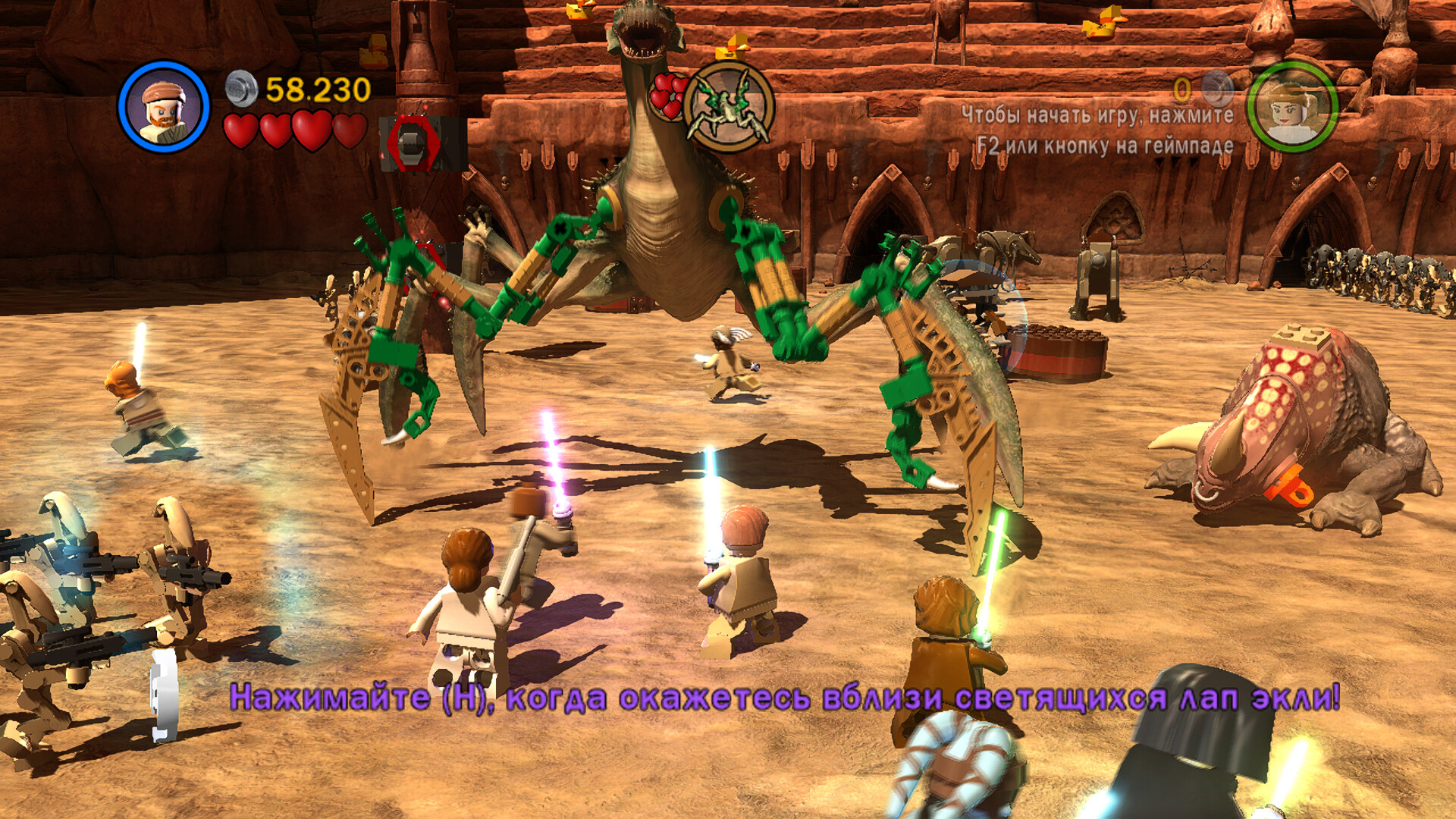The width and height of the screenshot is (1456, 819).
Task: Select the player two Padmé portrait
Action: pyautogui.click(x=1291, y=107)
